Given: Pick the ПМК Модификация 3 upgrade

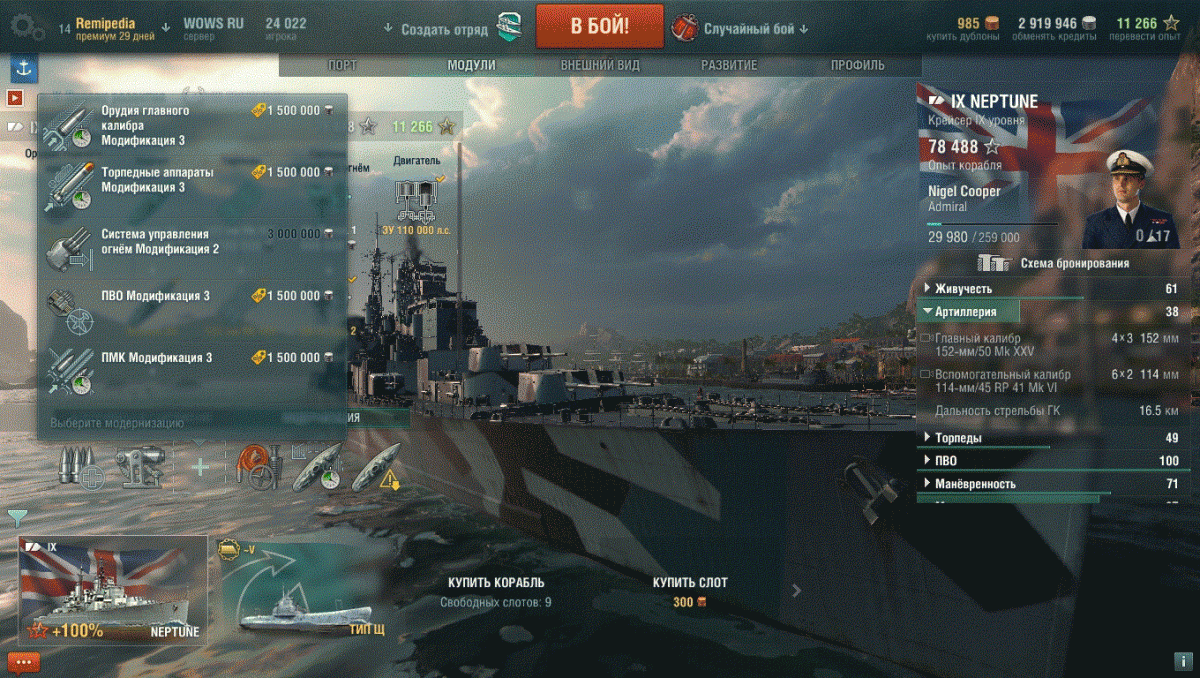Looking at the screenshot, I should point(190,360).
